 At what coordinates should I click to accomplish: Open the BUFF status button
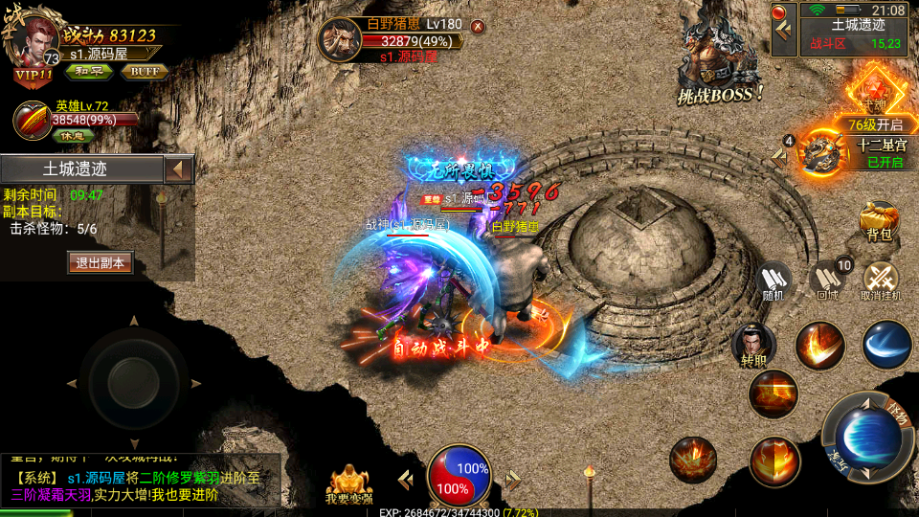143,71
